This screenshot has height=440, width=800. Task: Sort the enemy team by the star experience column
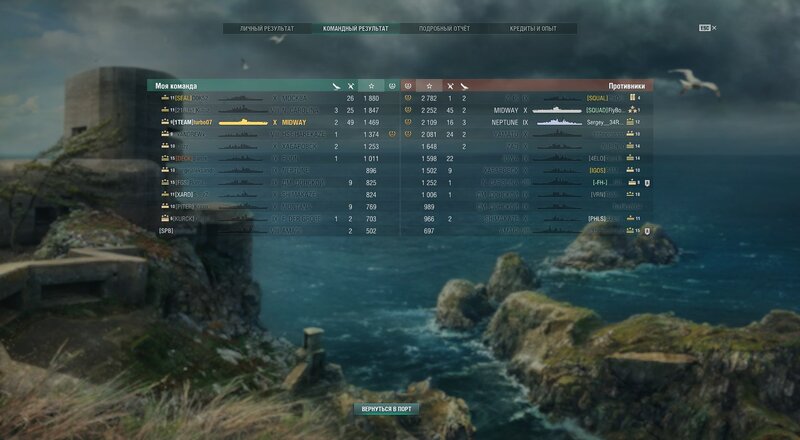(428, 86)
